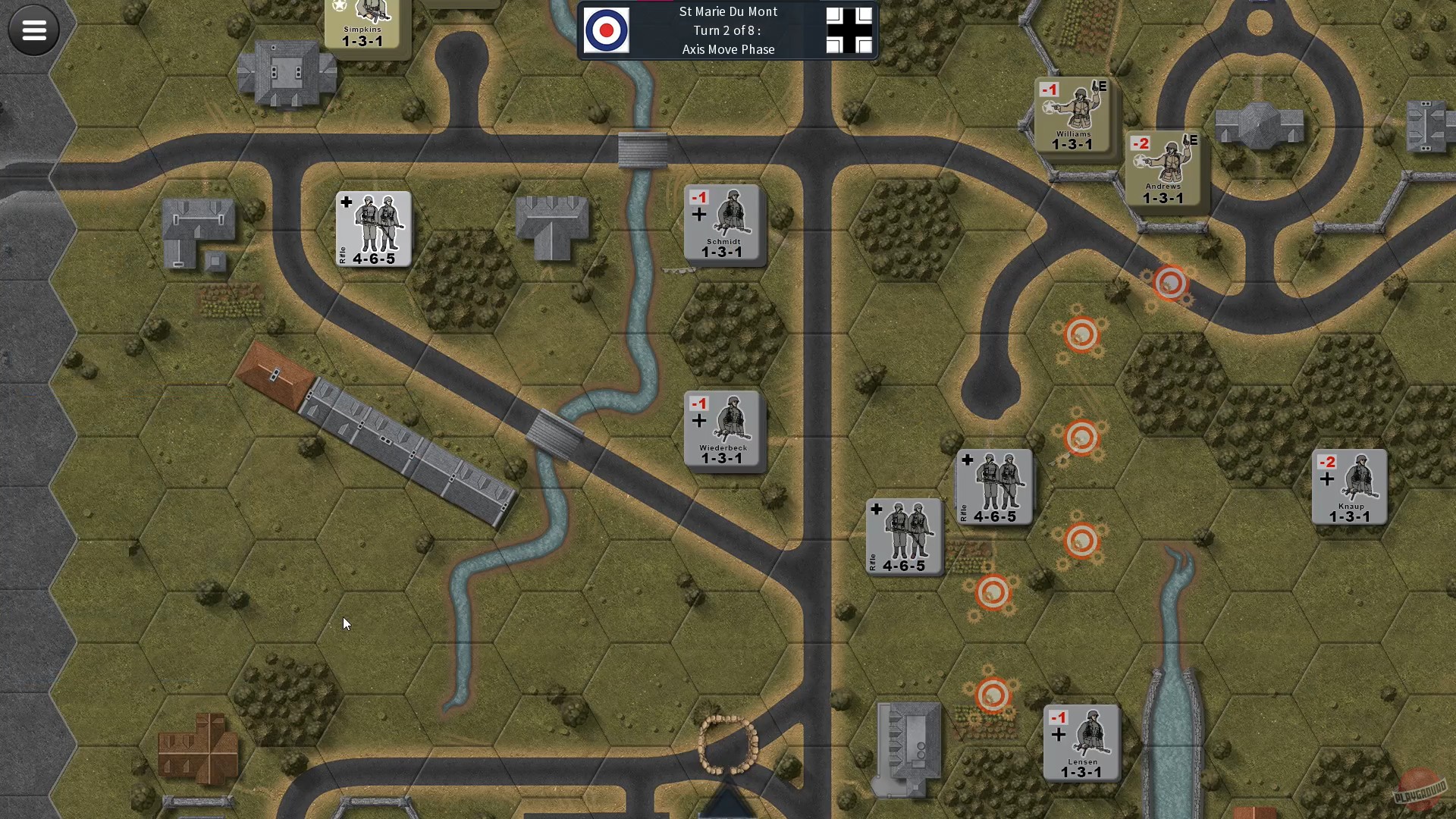Click the Axis Move Phase label
Screen dimensions: 1456x819
(x=727, y=49)
